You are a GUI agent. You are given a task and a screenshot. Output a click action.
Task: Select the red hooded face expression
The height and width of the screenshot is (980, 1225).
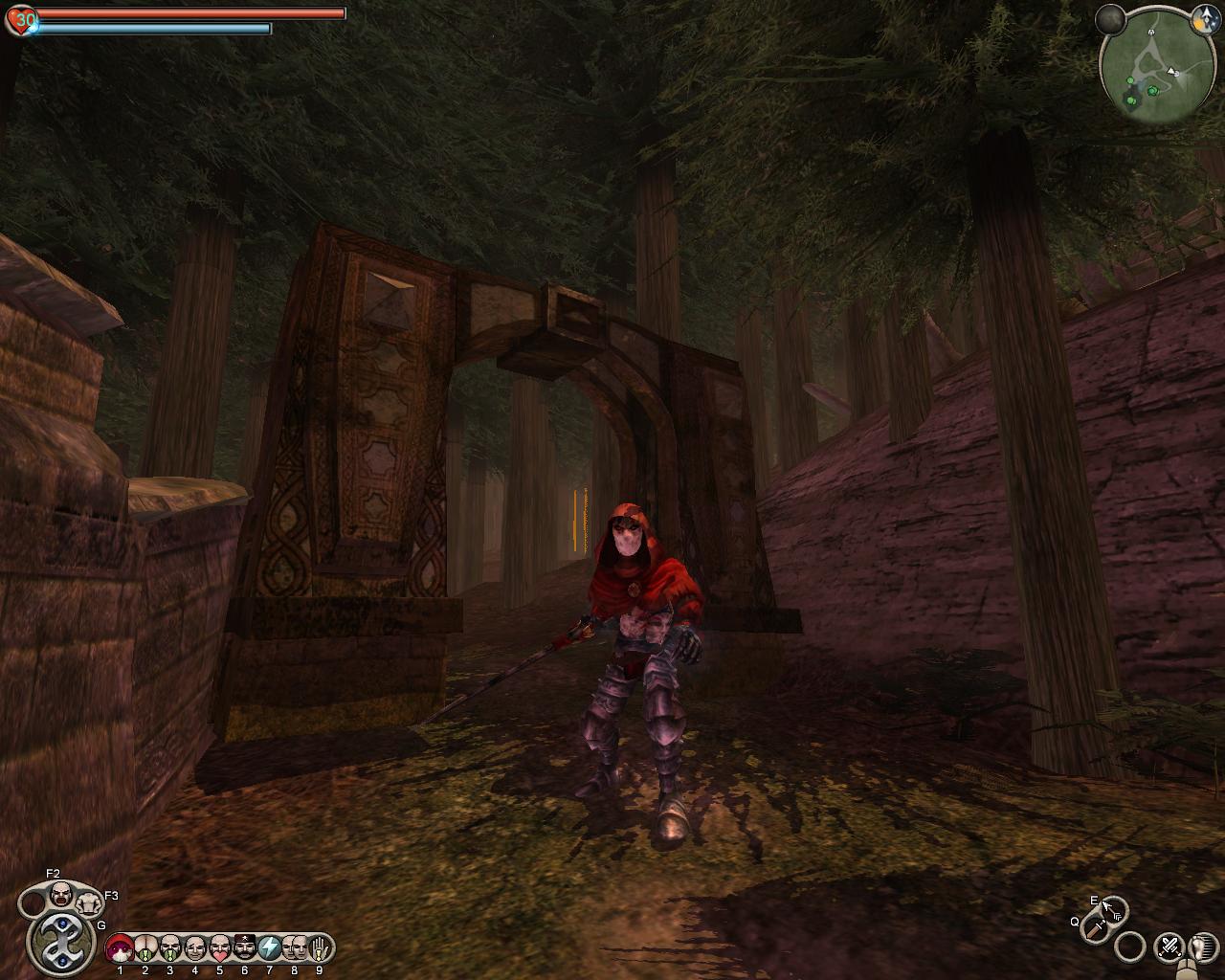[x=120, y=947]
